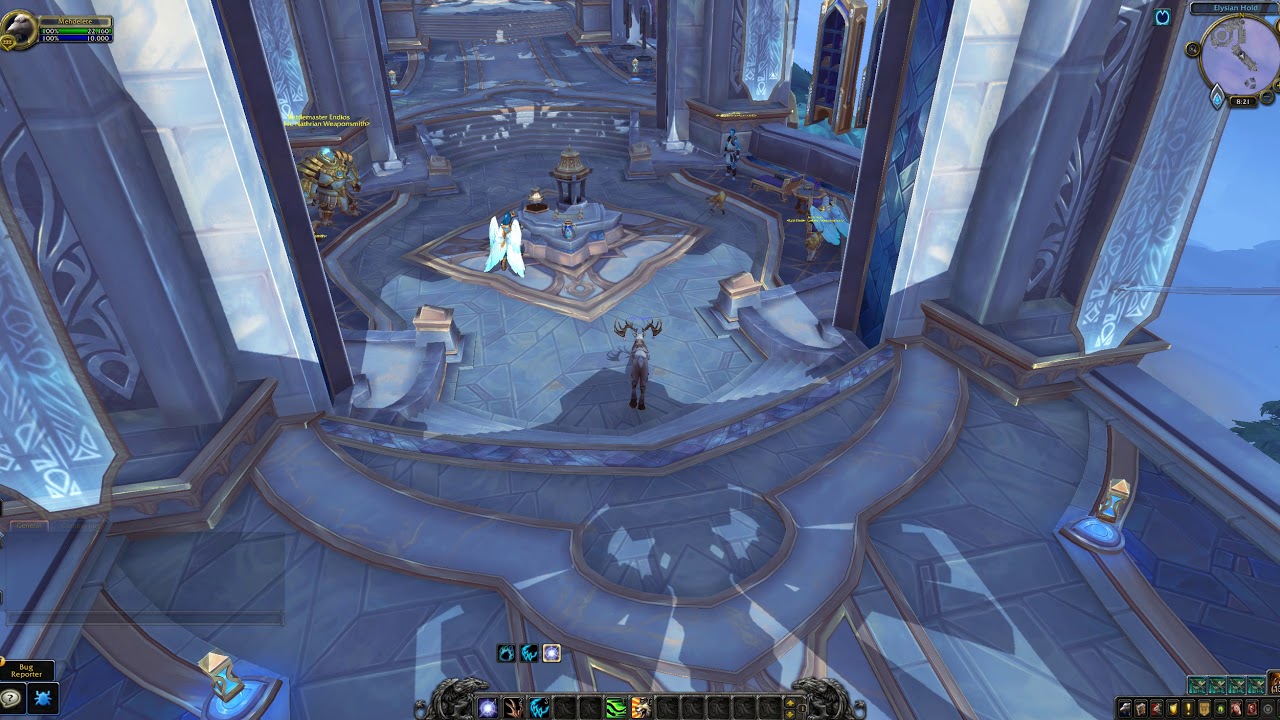Select the General chat tab

coord(28,524)
